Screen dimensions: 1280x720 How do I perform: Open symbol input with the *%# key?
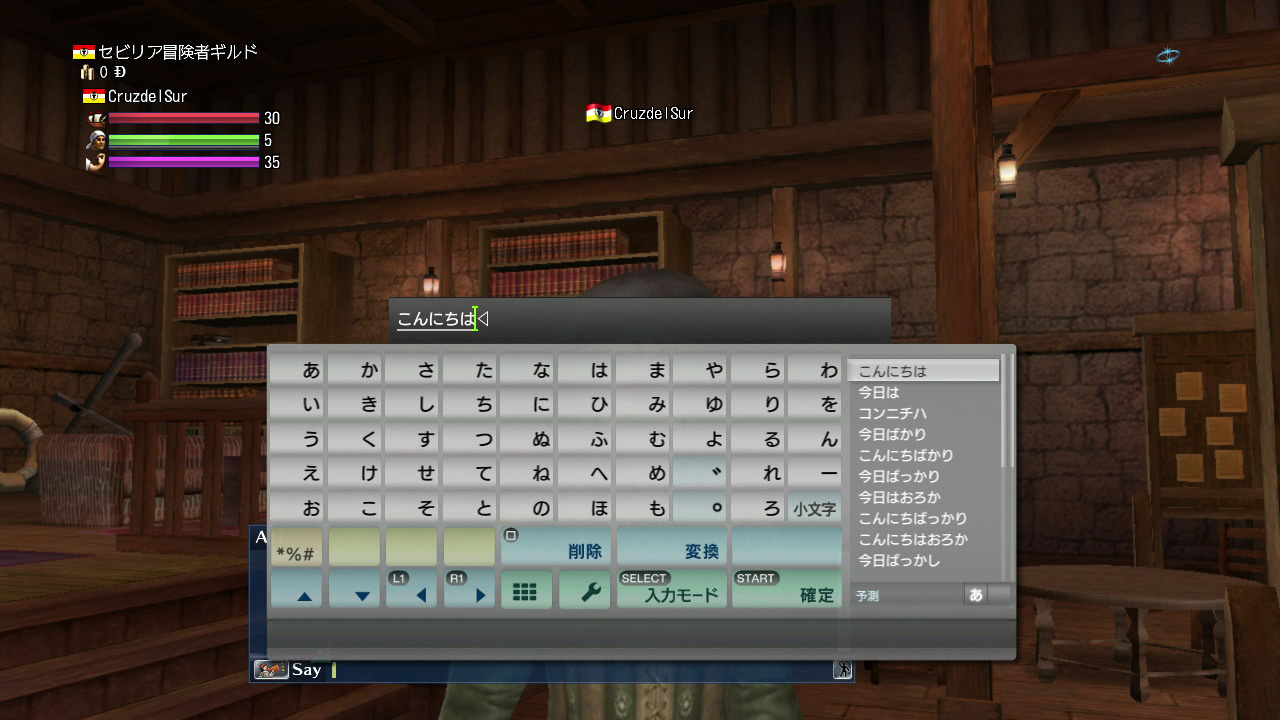pyautogui.click(x=296, y=547)
